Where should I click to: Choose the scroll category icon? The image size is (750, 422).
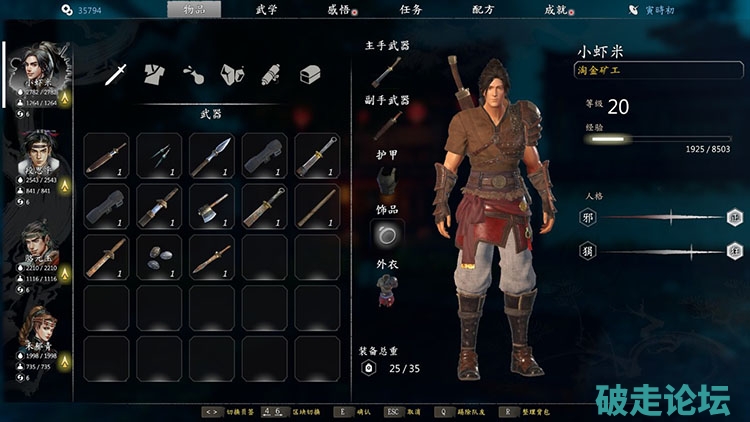(271, 73)
